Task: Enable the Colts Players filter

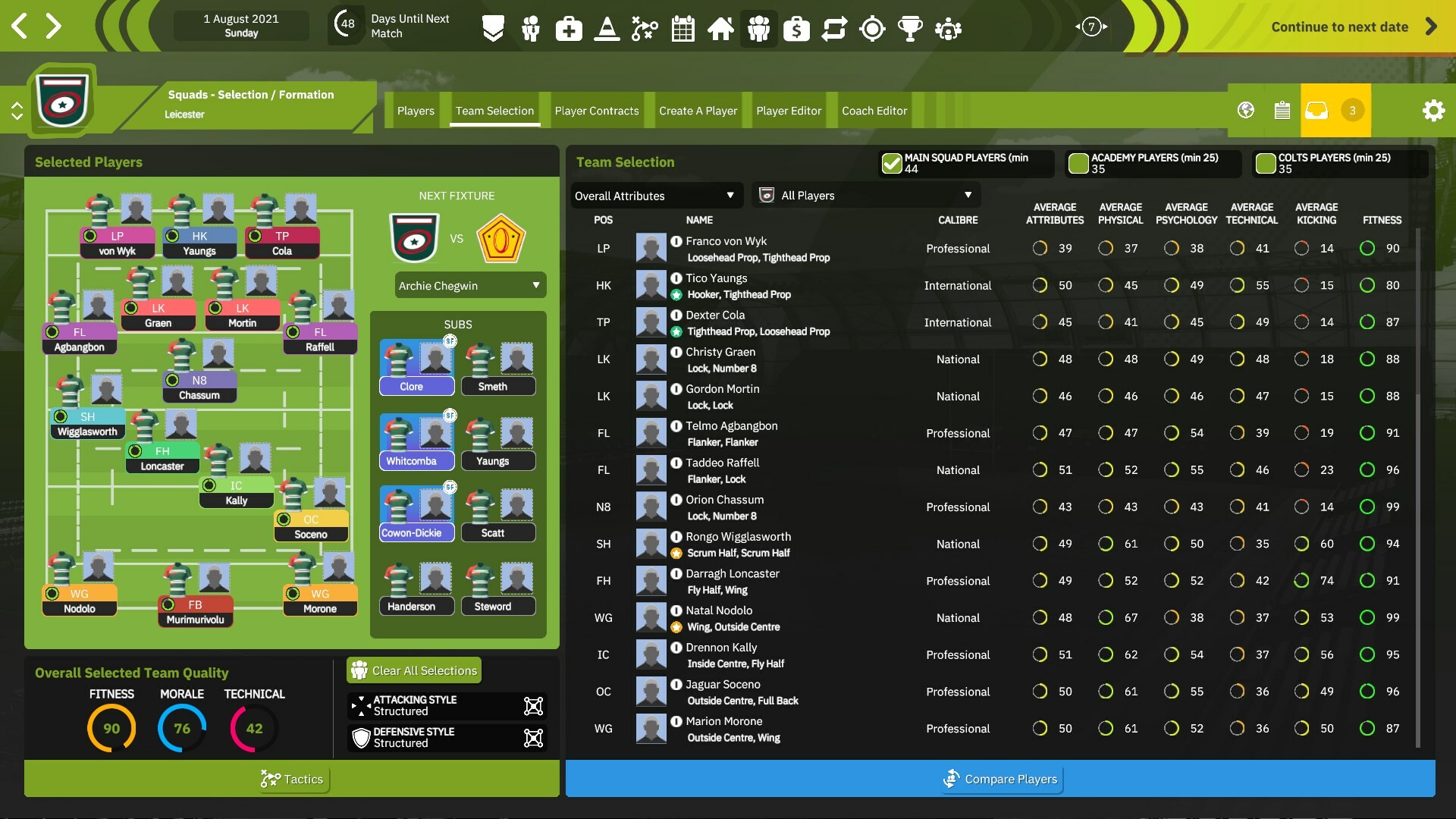Action: click(1265, 162)
